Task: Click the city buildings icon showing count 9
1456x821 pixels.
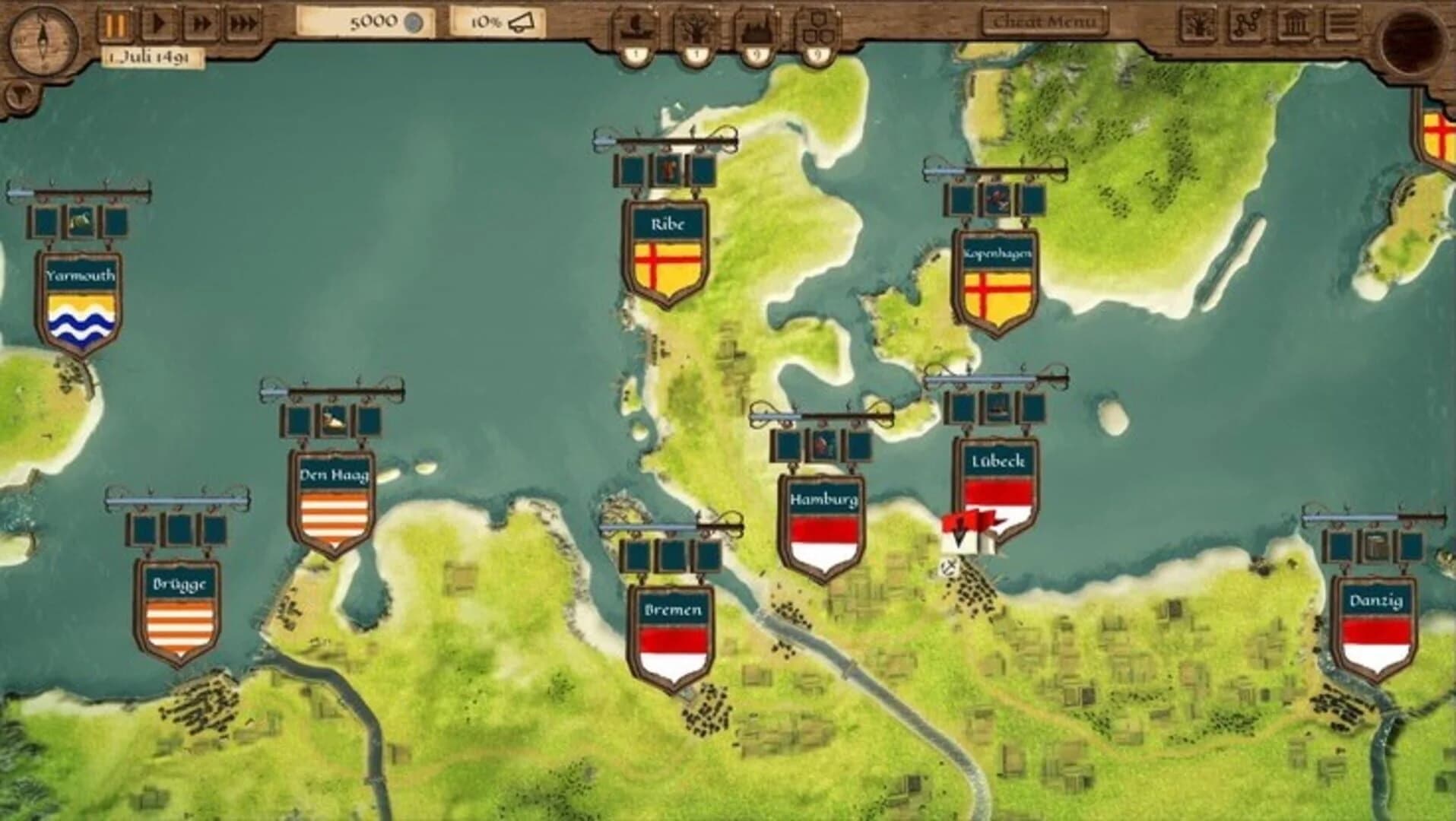Action: tap(755, 27)
